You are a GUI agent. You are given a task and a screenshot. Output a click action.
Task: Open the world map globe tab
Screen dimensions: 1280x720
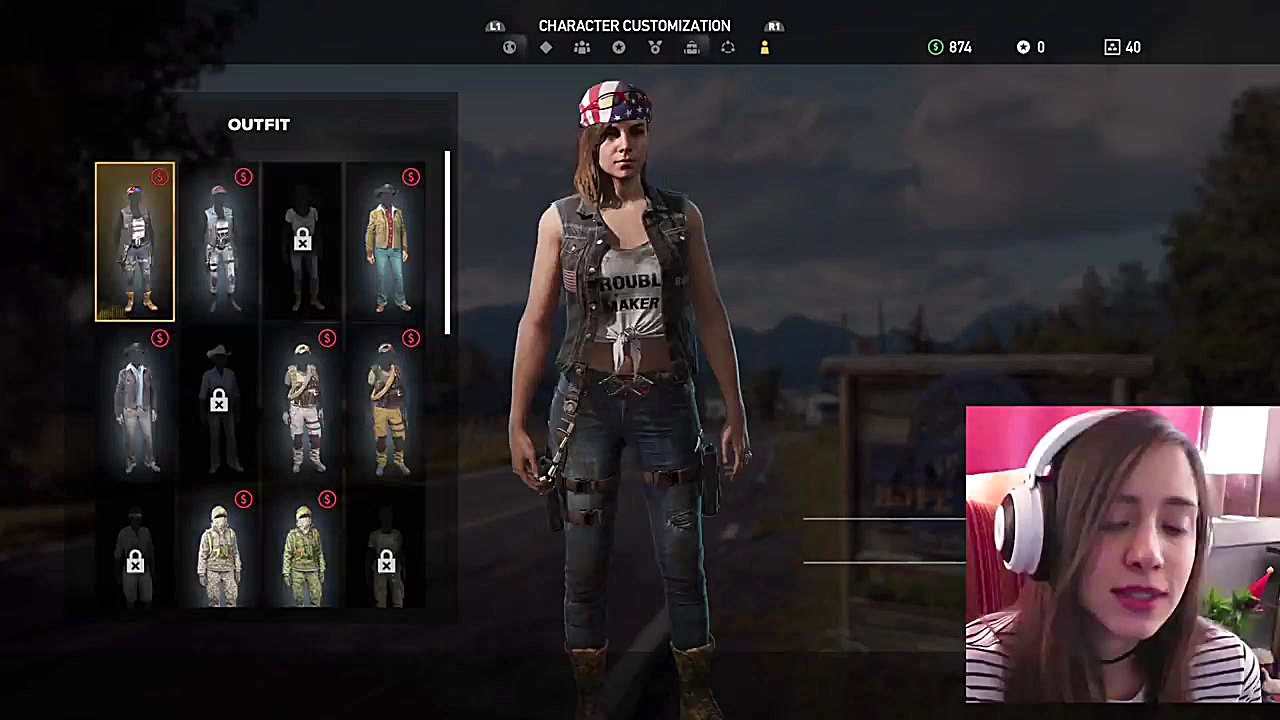click(510, 47)
